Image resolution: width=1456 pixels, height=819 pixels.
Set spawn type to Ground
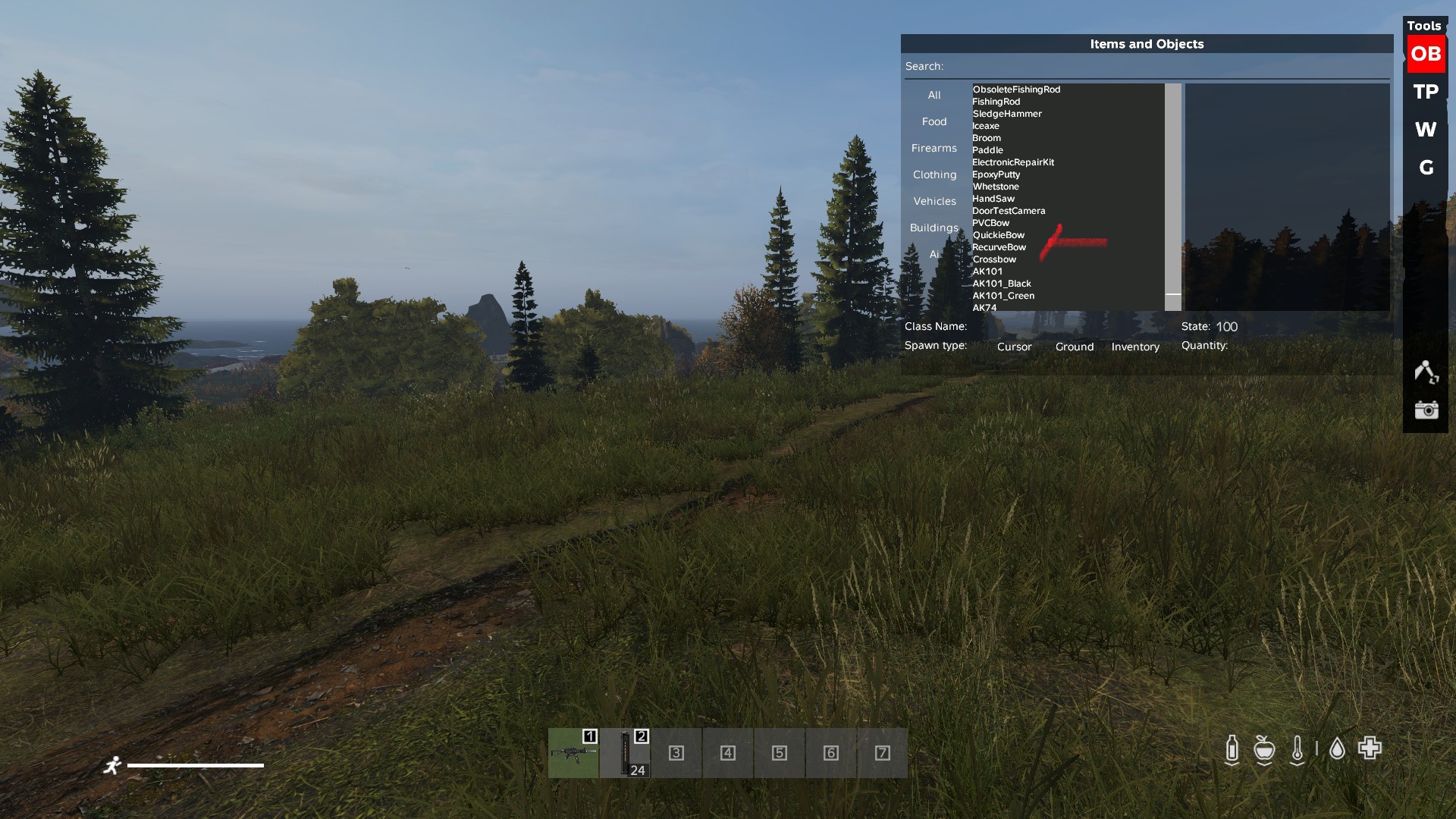pos(1074,347)
